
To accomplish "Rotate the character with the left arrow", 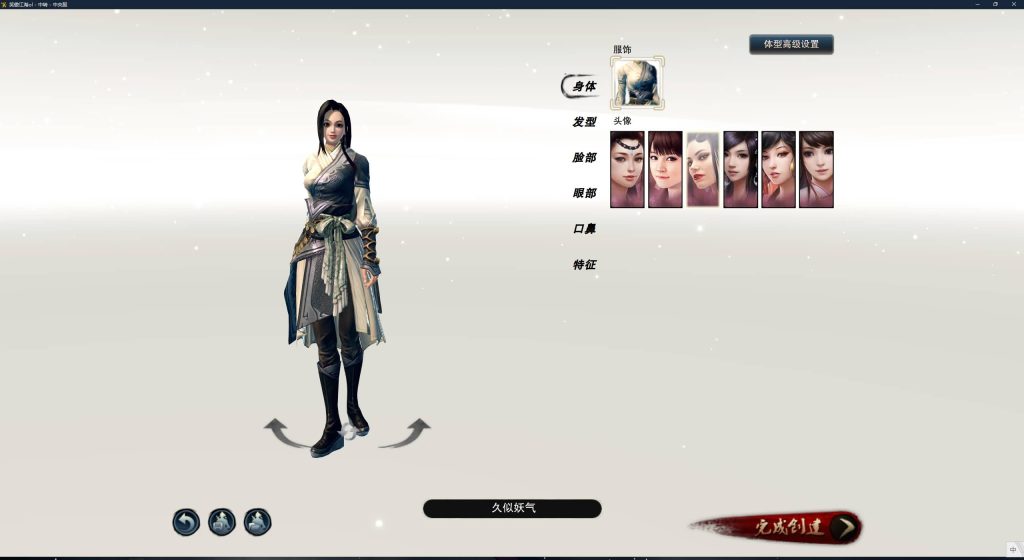I will (288, 432).
